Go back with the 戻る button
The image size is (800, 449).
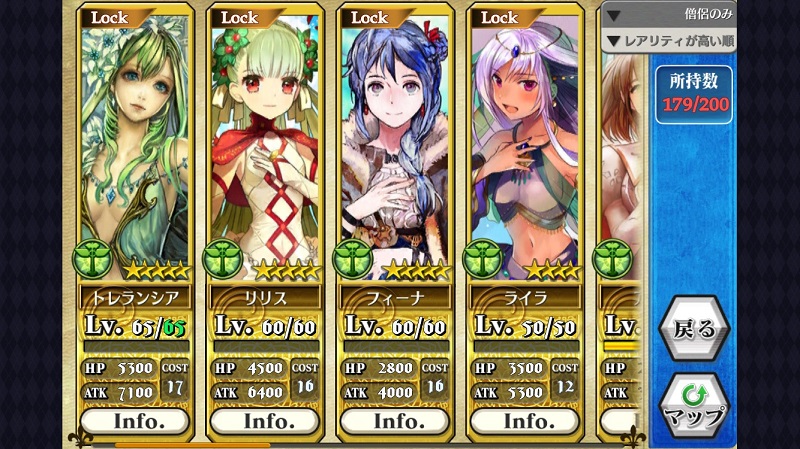point(694,329)
